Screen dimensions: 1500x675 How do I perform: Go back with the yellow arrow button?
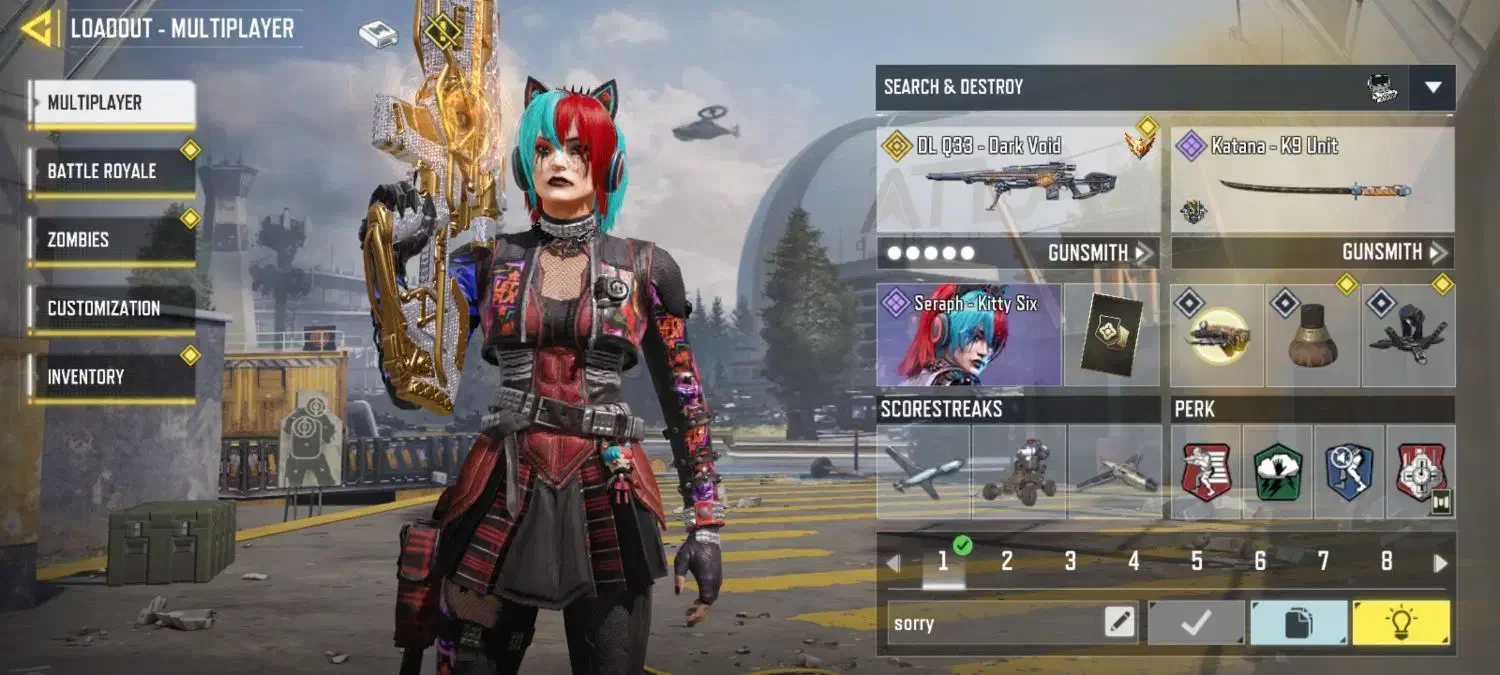pyautogui.click(x=39, y=28)
